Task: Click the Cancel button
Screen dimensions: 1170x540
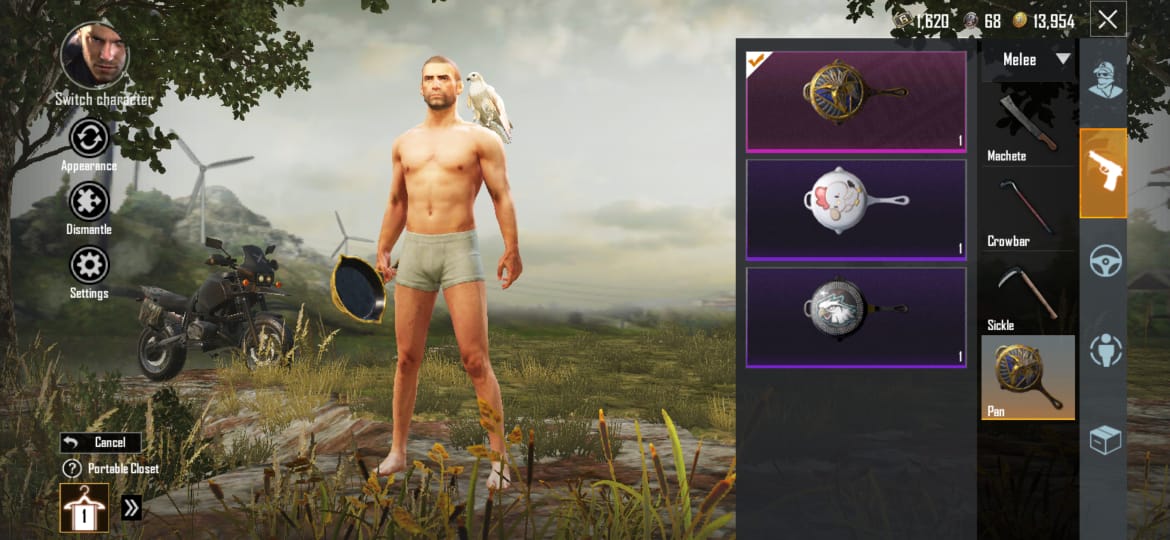Action: tap(100, 442)
